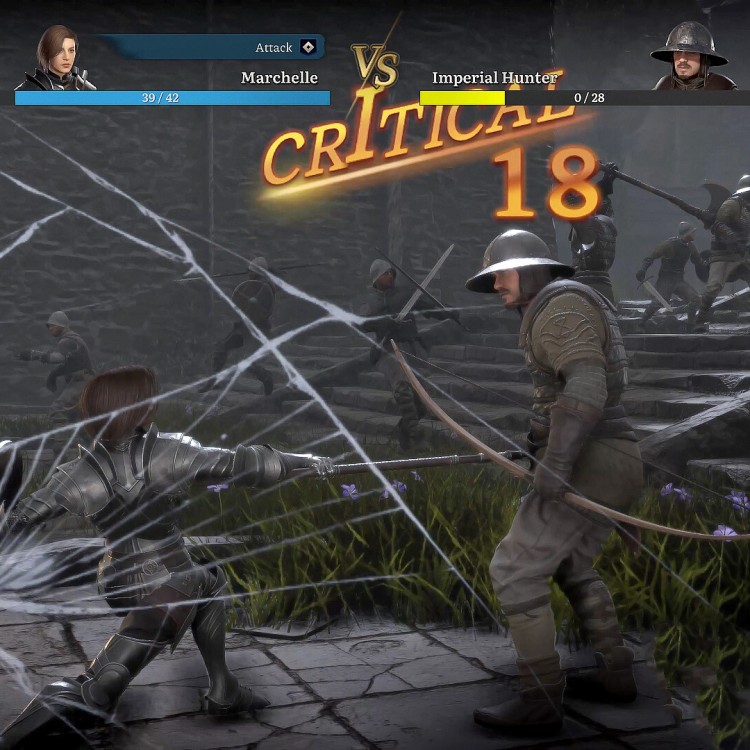750x750 pixels.
Task: Select the Imperial Hunter portrait
Action: (689, 58)
